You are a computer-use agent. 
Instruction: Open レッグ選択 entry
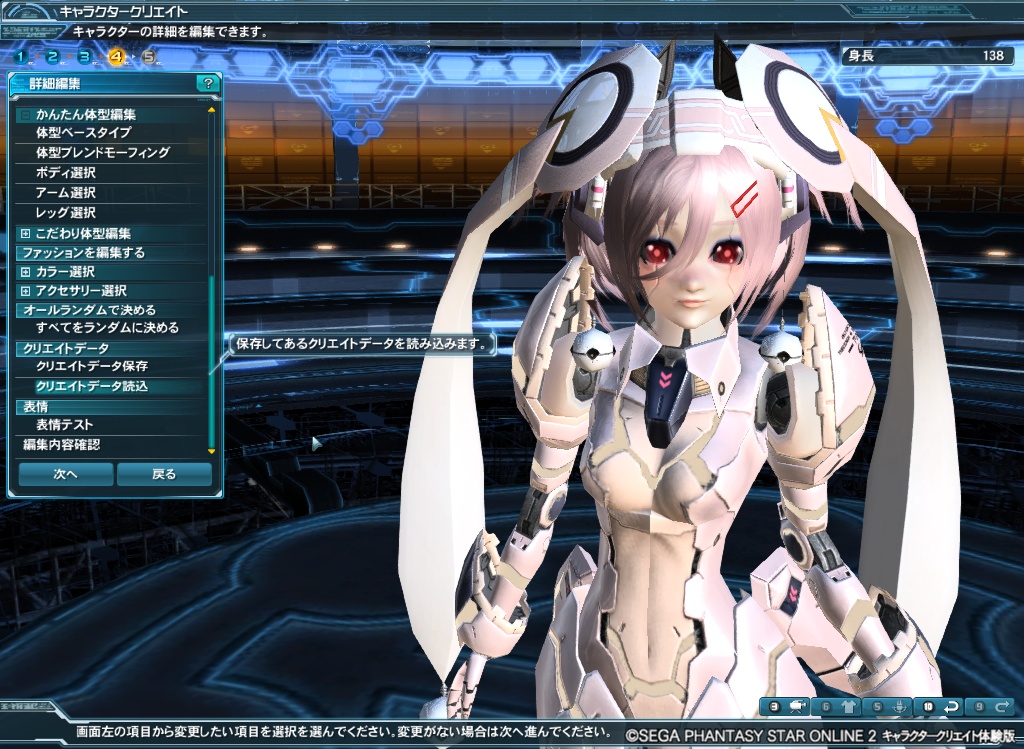tap(65, 213)
